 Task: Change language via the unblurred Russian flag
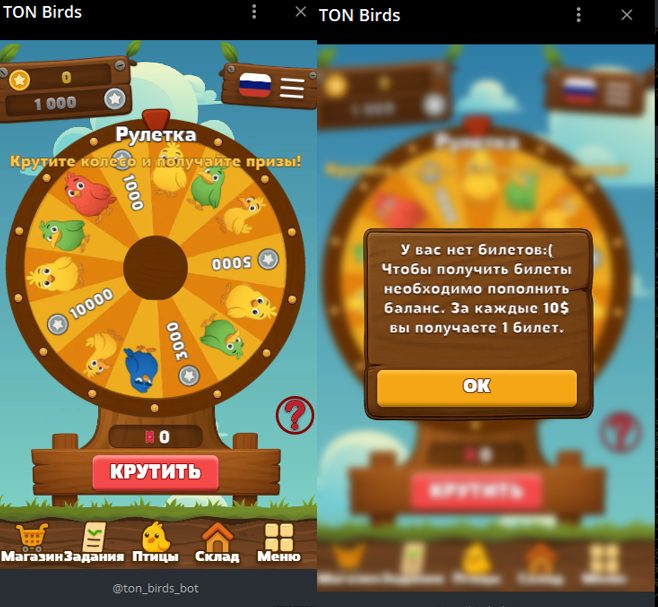click(x=255, y=84)
